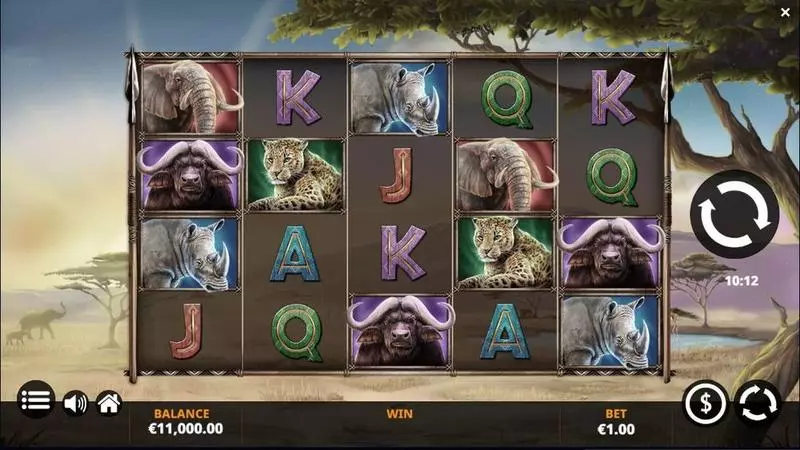This screenshot has height=450, width=800.
Task: Close the game with the X
Action: [x=784, y=11]
